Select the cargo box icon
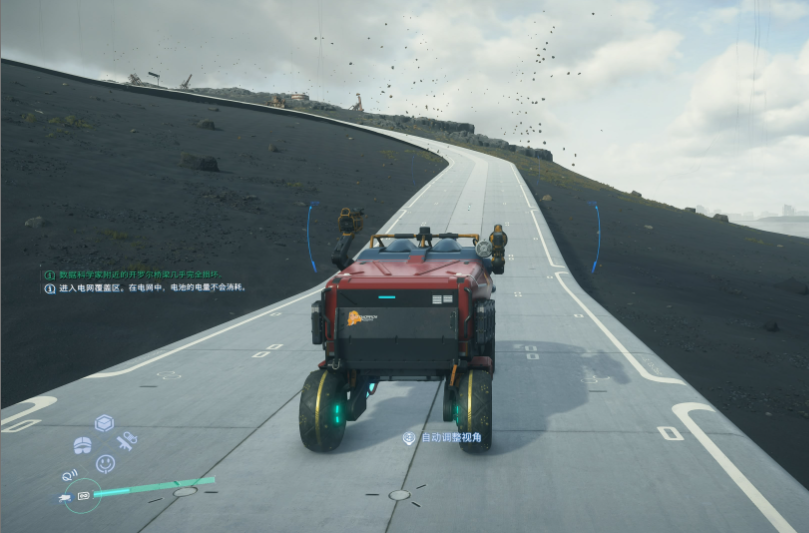Image resolution: width=809 pixels, height=533 pixels. [104, 423]
